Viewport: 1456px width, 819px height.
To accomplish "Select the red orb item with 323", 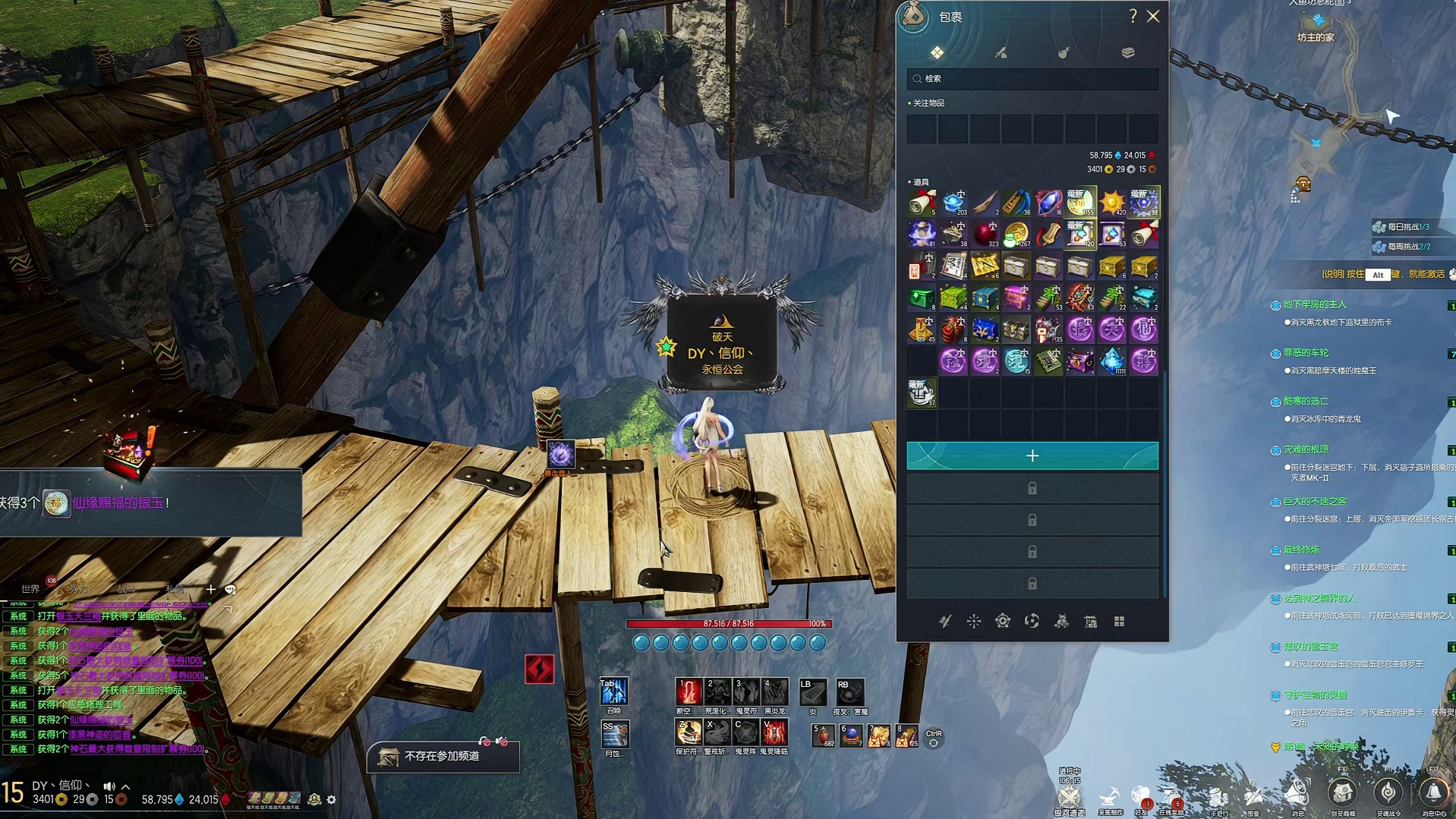I will coord(985,235).
